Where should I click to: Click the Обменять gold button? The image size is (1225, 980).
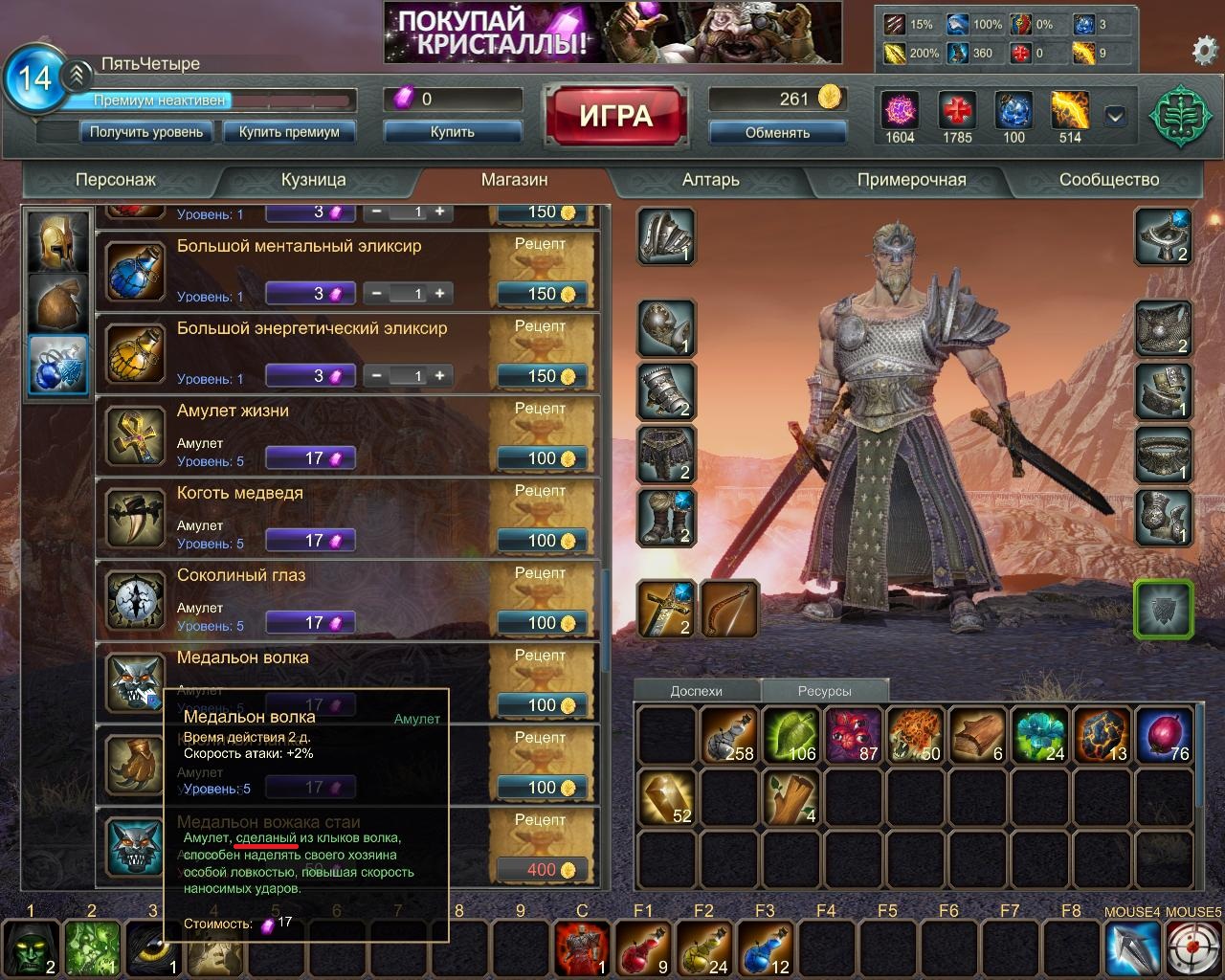tap(777, 133)
